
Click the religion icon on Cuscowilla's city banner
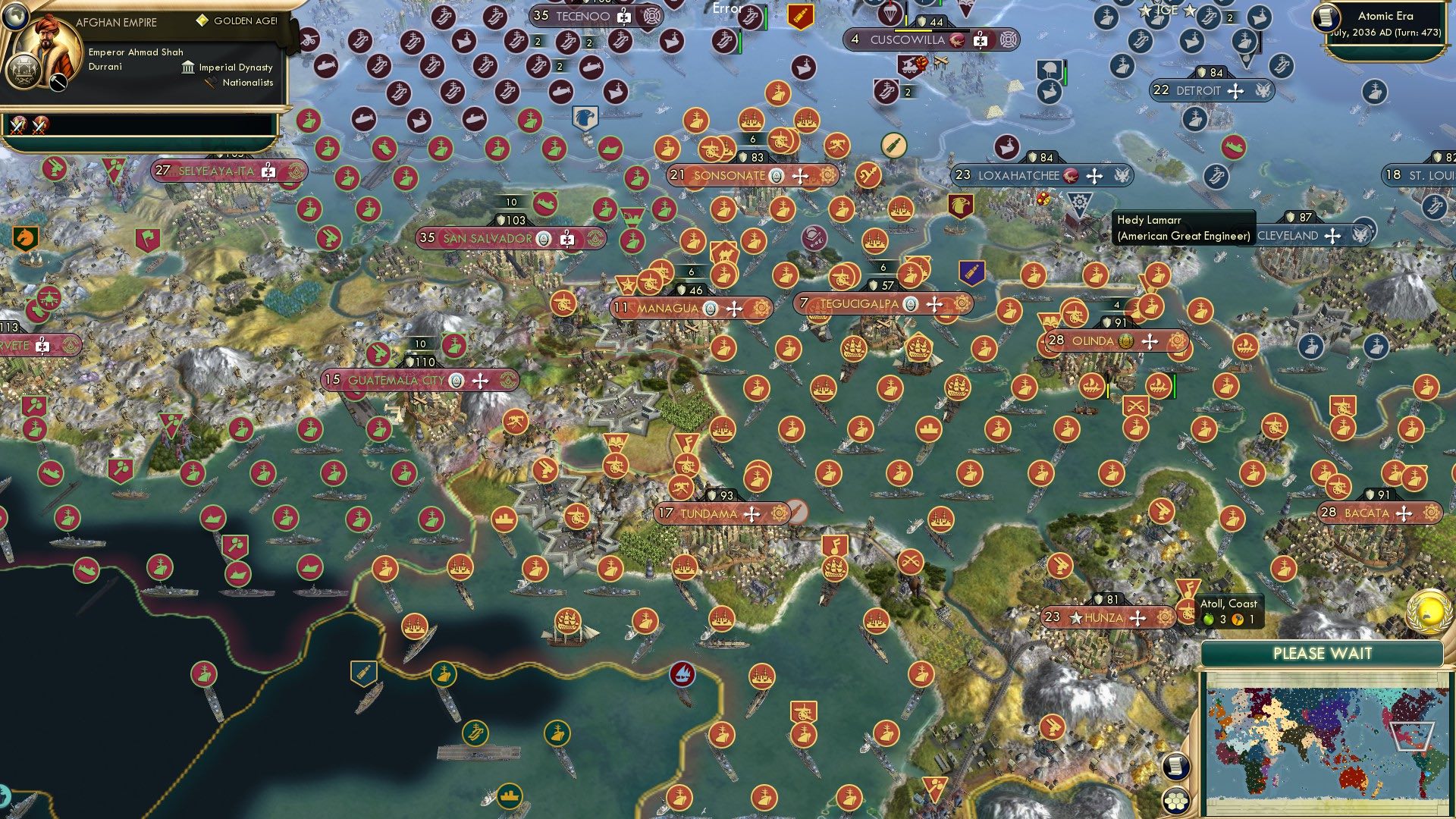(957, 39)
